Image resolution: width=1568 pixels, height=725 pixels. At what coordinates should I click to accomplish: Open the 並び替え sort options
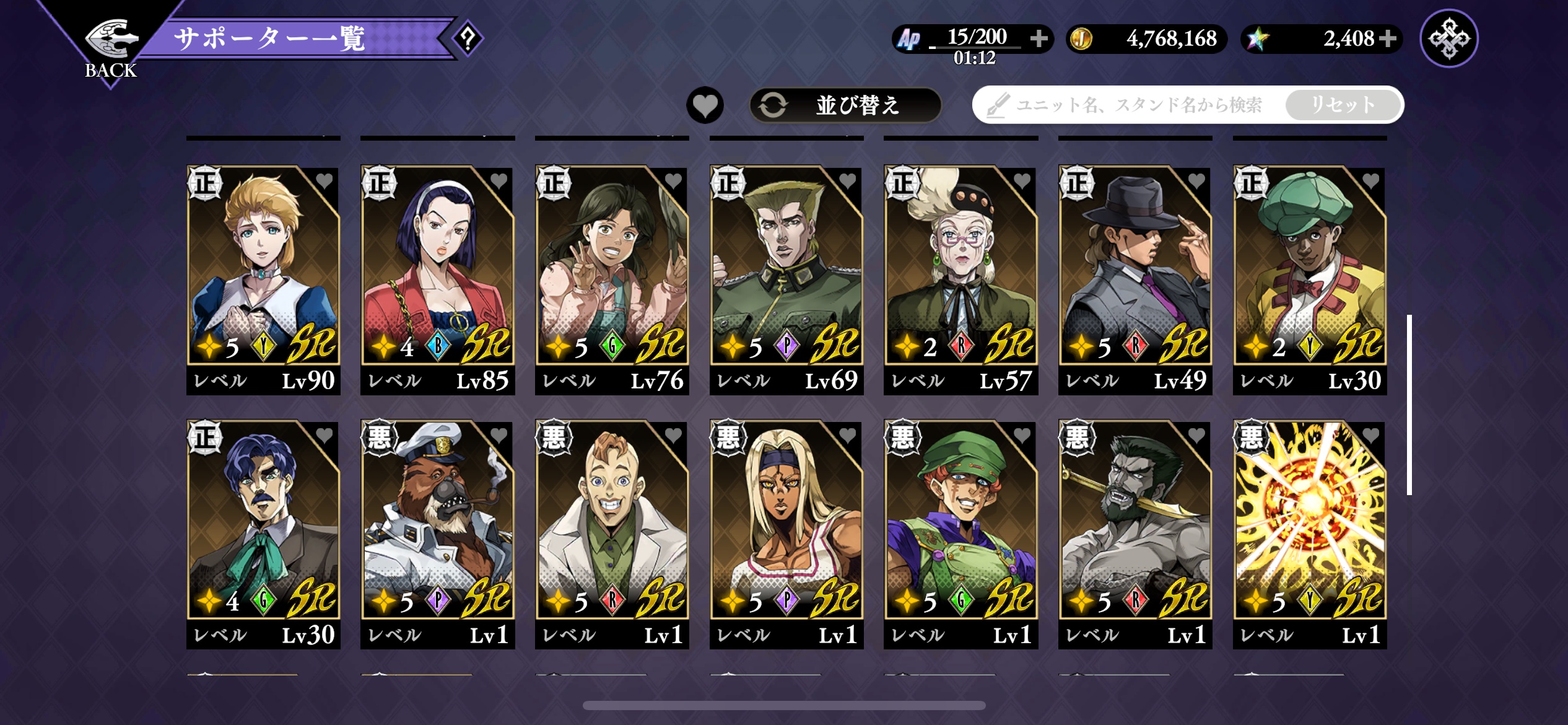coord(845,105)
